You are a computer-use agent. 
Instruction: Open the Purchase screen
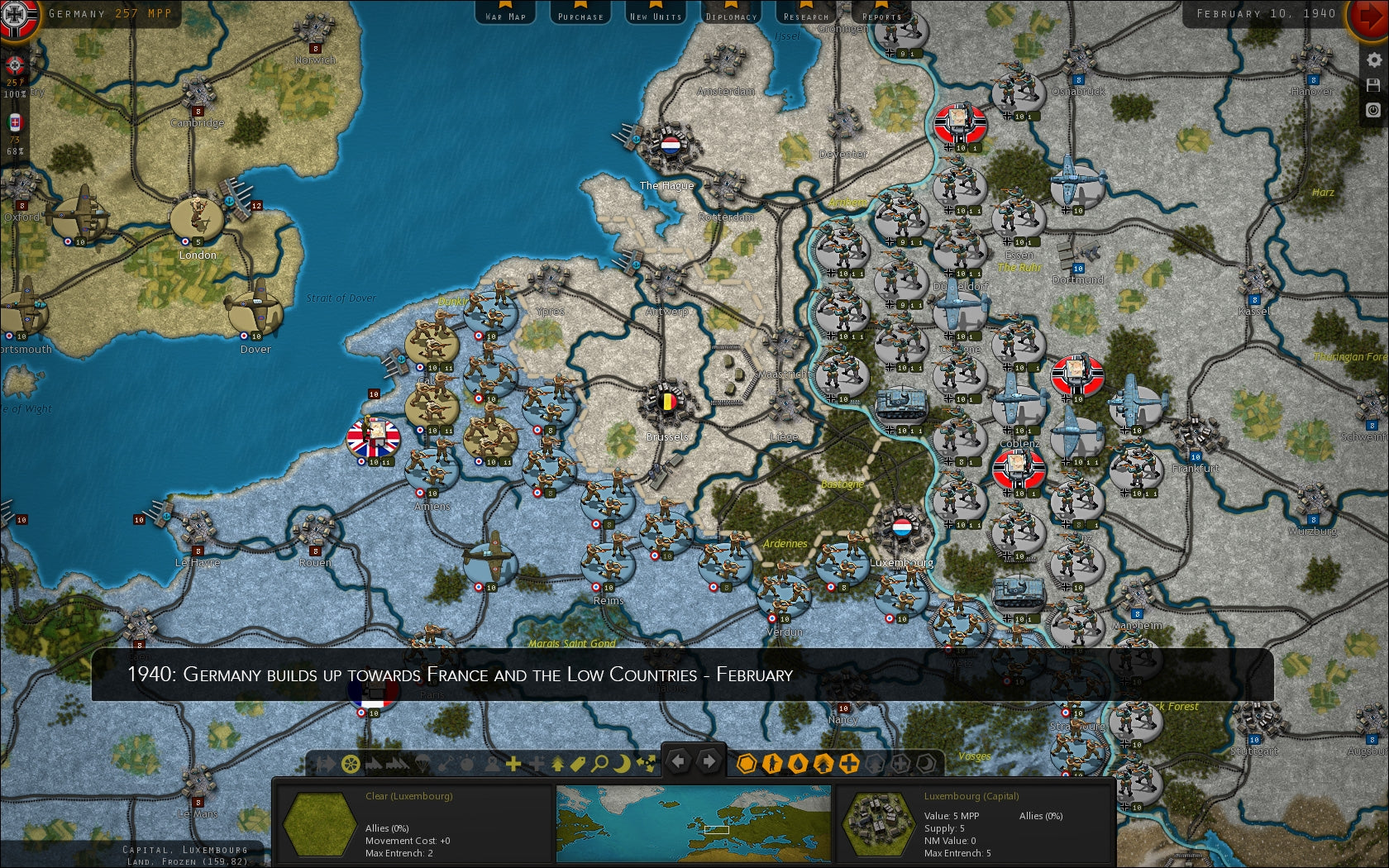click(x=580, y=13)
